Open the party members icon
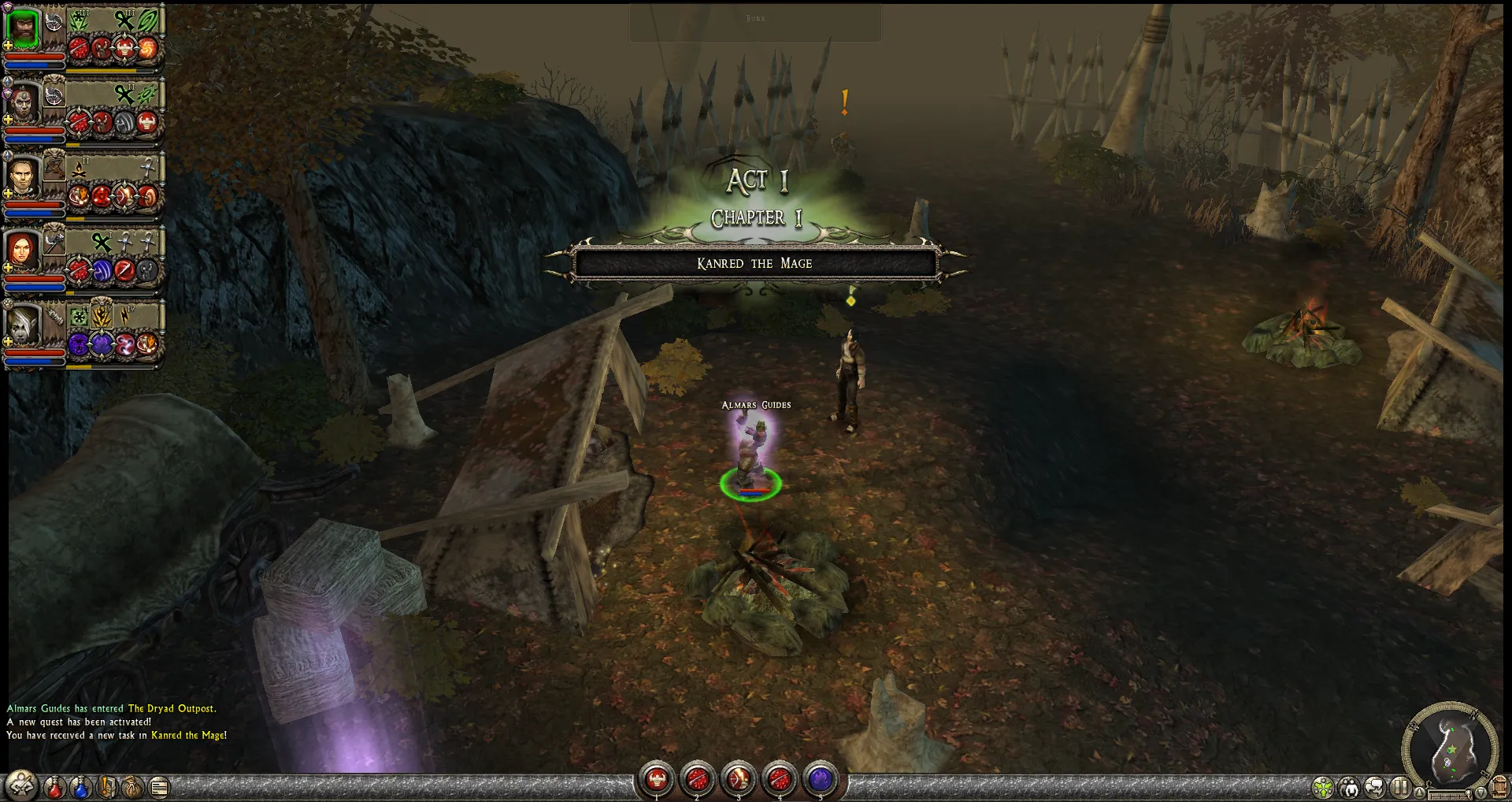Image resolution: width=1512 pixels, height=802 pixels. [x=1349, y=787]
